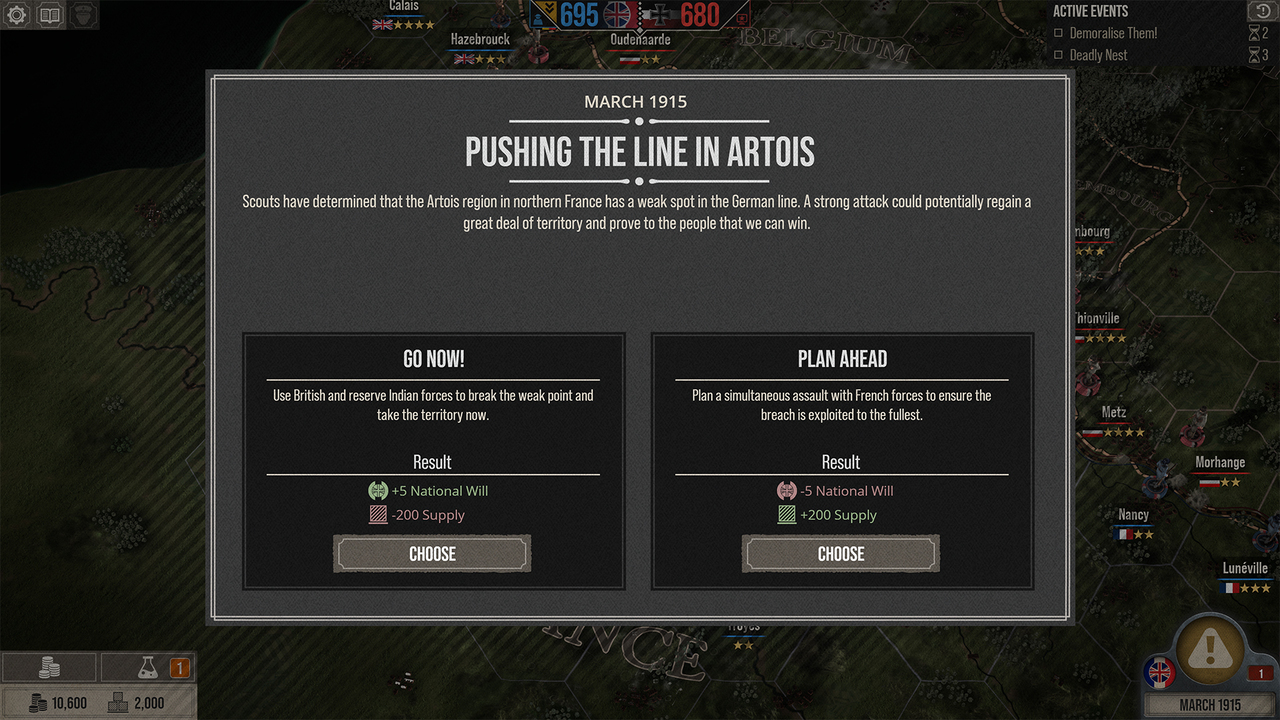Select the Demoralise Them! active event
Image resolution: width=1280 pixels, height=720 pixels.
point(1112,33)
